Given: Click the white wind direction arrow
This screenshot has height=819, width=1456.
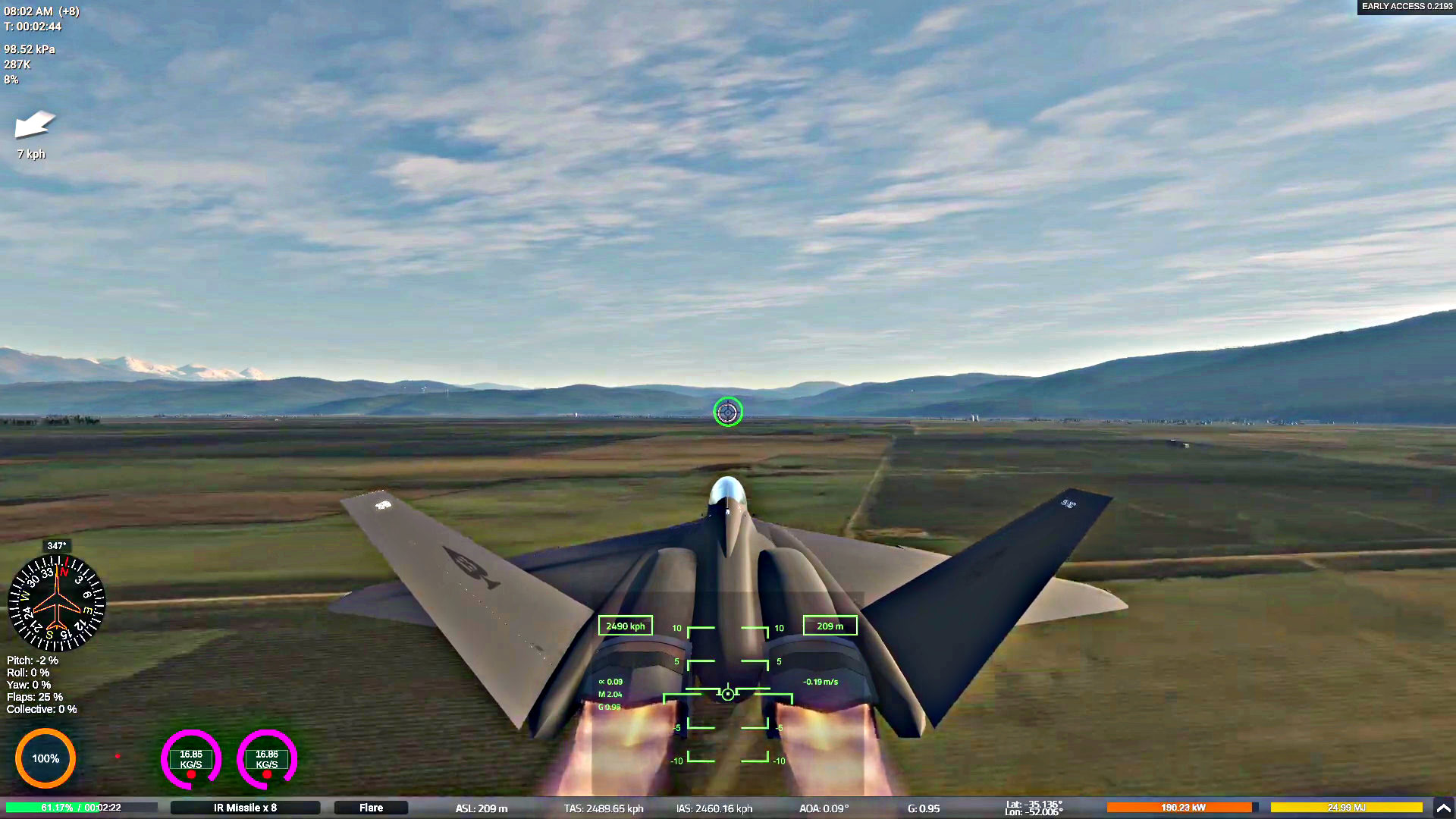Looking at the screenshot, I should coord(35,124).
